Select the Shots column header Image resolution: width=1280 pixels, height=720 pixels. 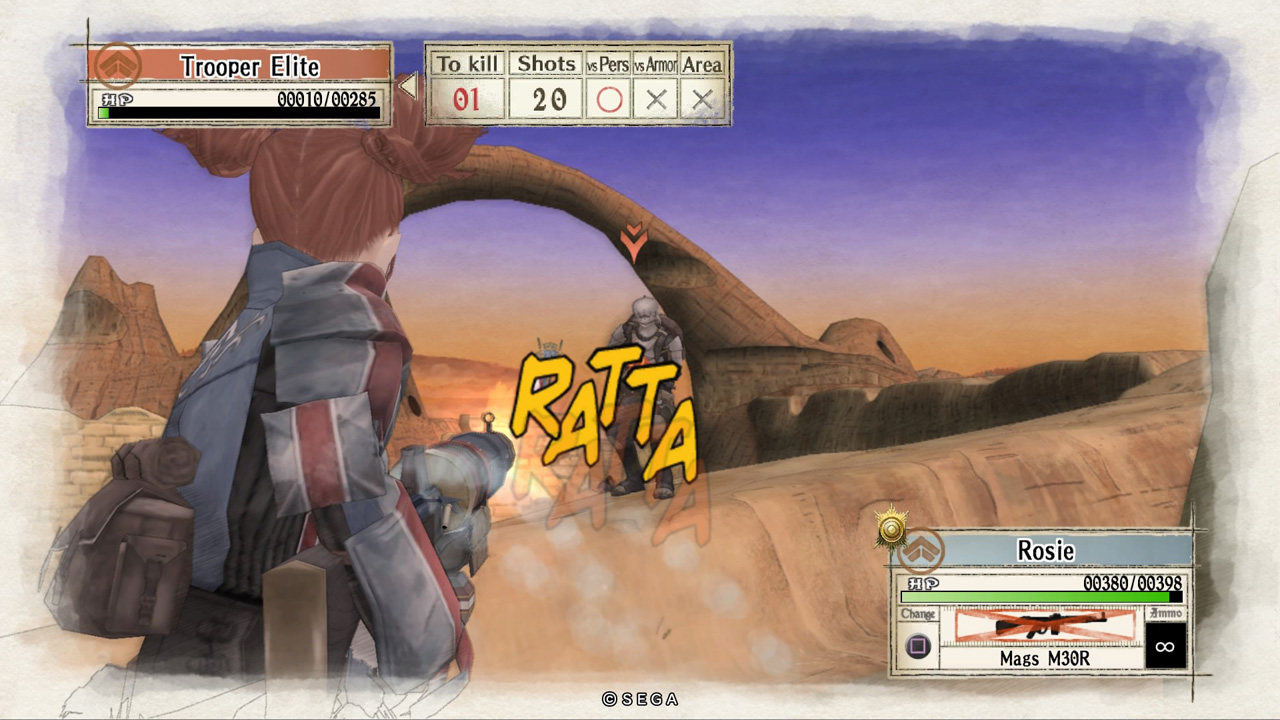[545, 63]
